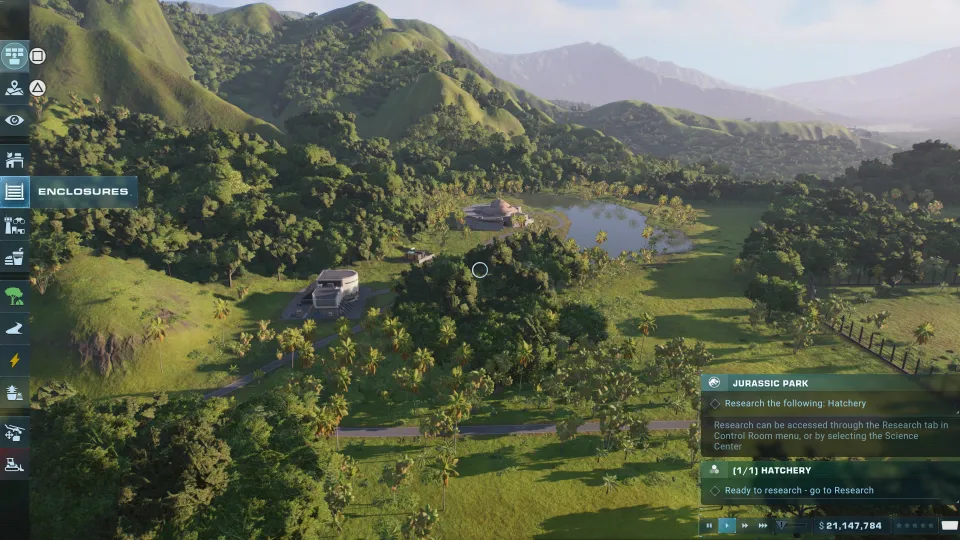
Task: Open the map marker view
Action: click(x=14, y=88)
